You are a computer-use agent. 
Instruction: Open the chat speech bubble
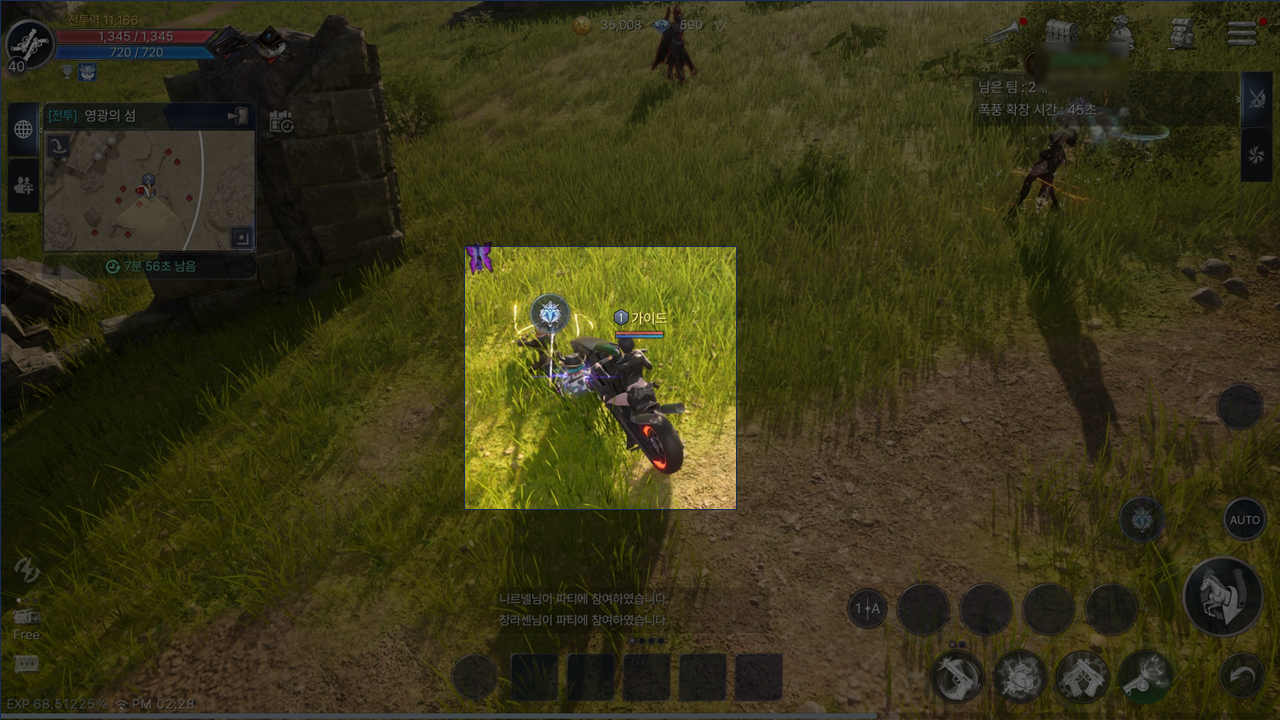(27, 665)
